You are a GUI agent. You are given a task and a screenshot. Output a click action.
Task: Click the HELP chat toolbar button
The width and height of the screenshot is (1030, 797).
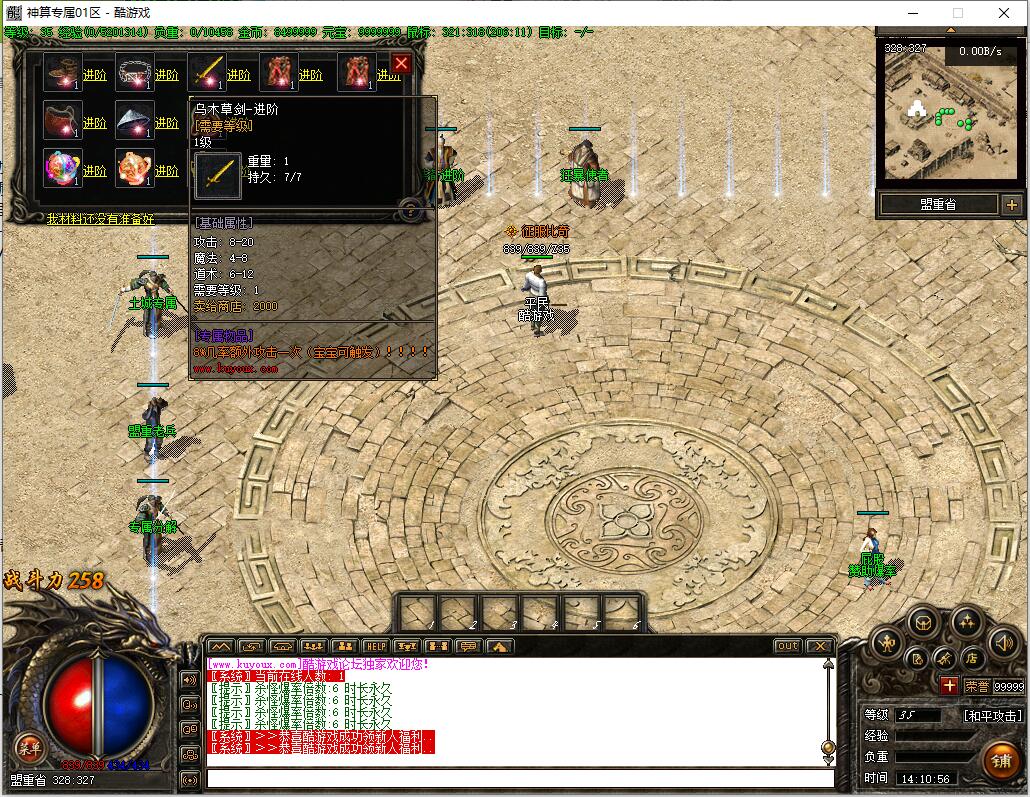[x=375, y=646]
